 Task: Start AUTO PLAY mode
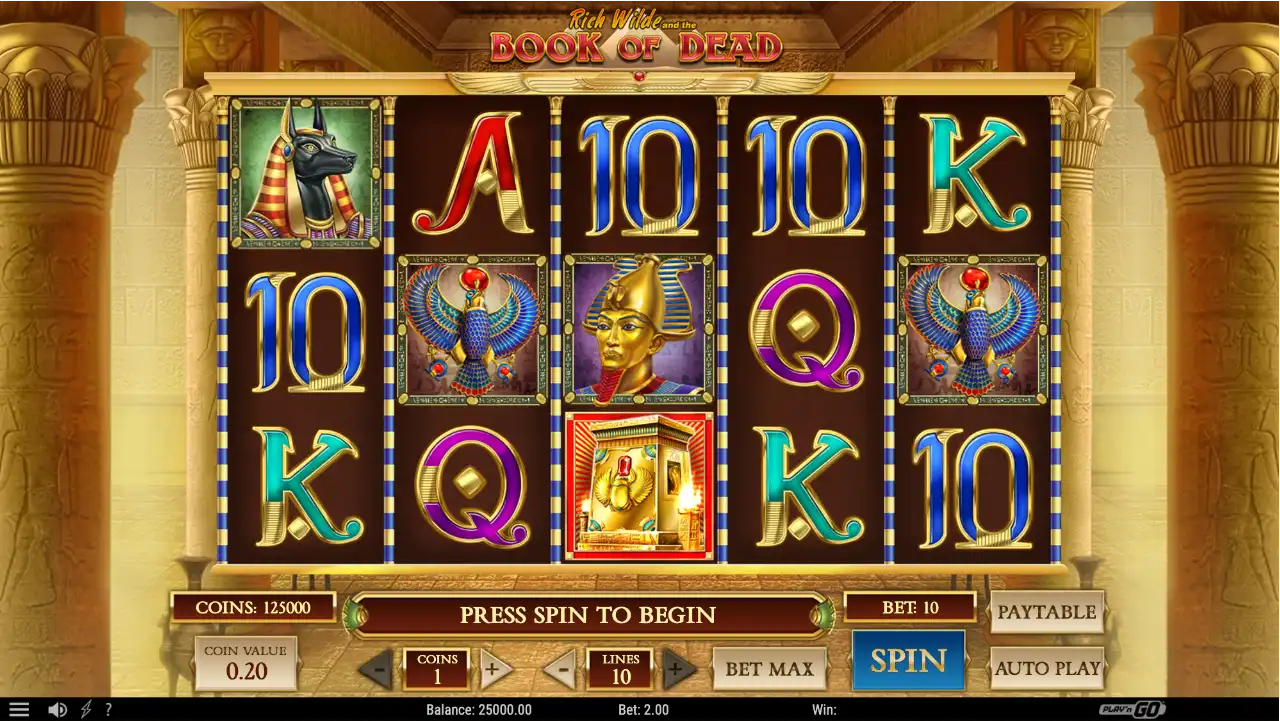pyautogui.click(x=1047, y=668)
